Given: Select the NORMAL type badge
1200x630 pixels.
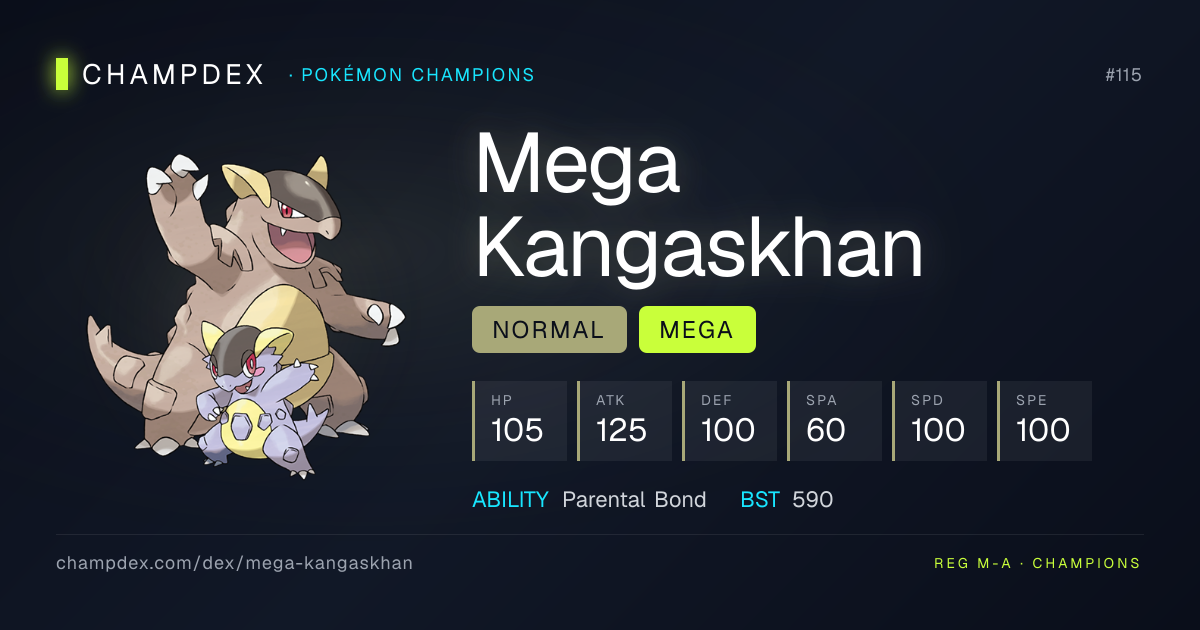Looking at the screenshot, I should 549,330.
